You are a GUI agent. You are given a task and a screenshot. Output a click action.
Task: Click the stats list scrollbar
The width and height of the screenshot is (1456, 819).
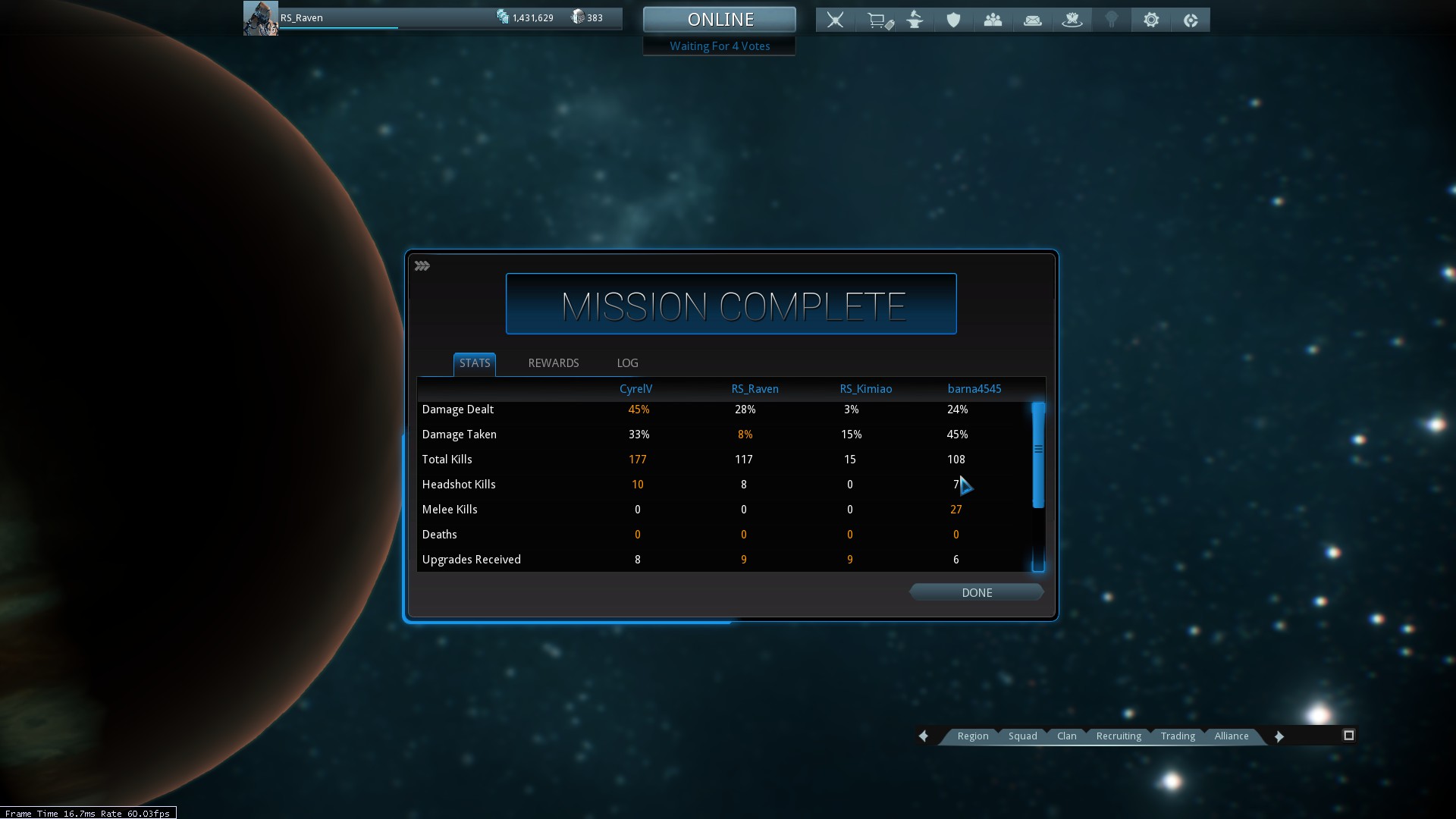(x=1038, y=455)
